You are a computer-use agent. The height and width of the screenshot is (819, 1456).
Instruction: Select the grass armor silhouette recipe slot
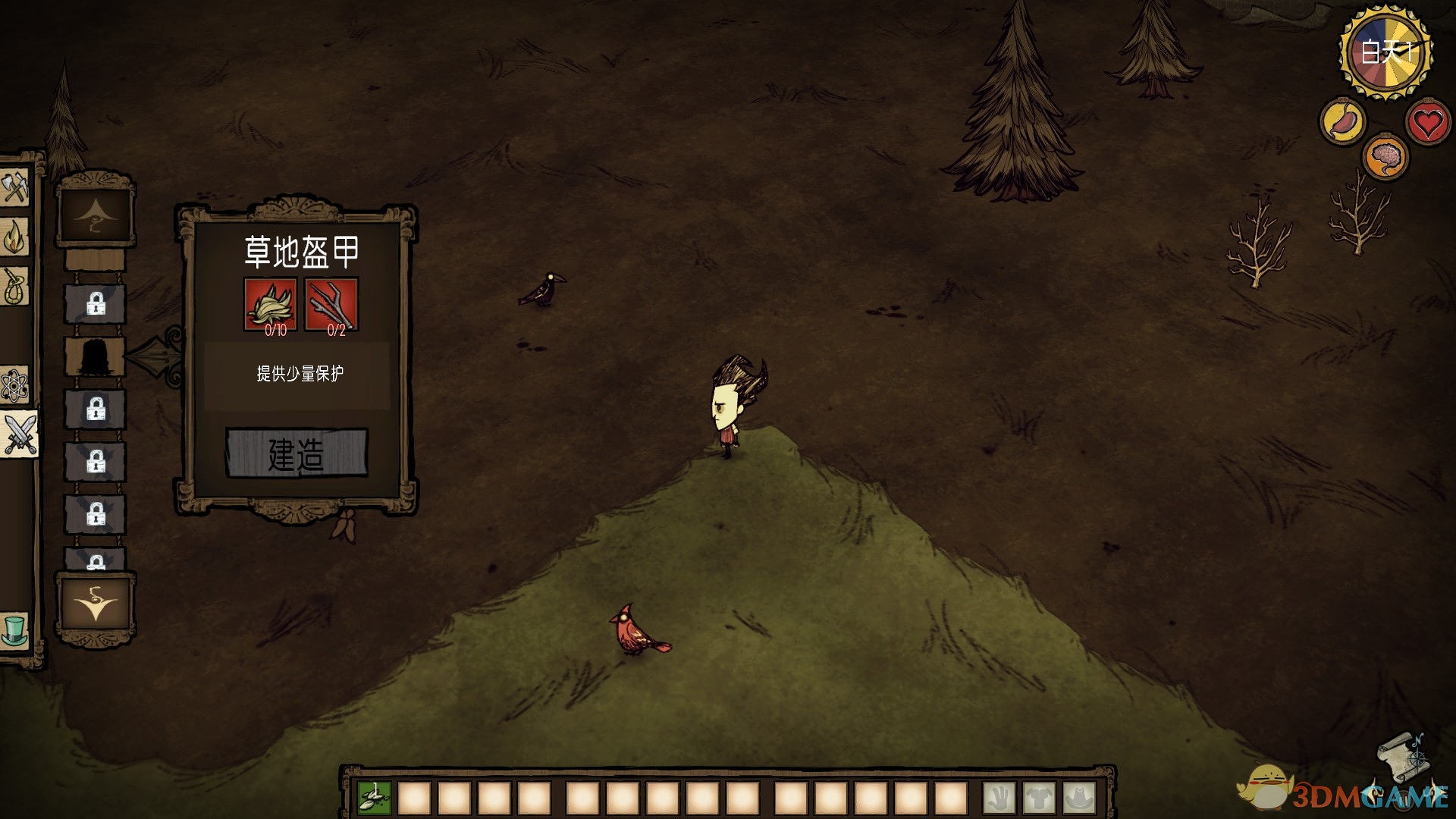(95, 356)
